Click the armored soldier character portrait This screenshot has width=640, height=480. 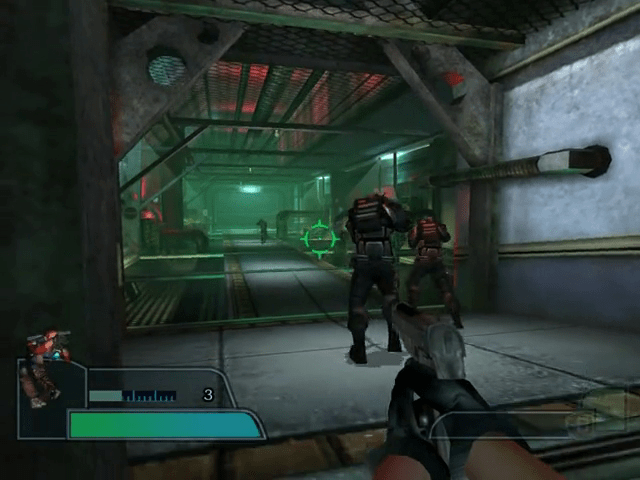pos(44,366)
